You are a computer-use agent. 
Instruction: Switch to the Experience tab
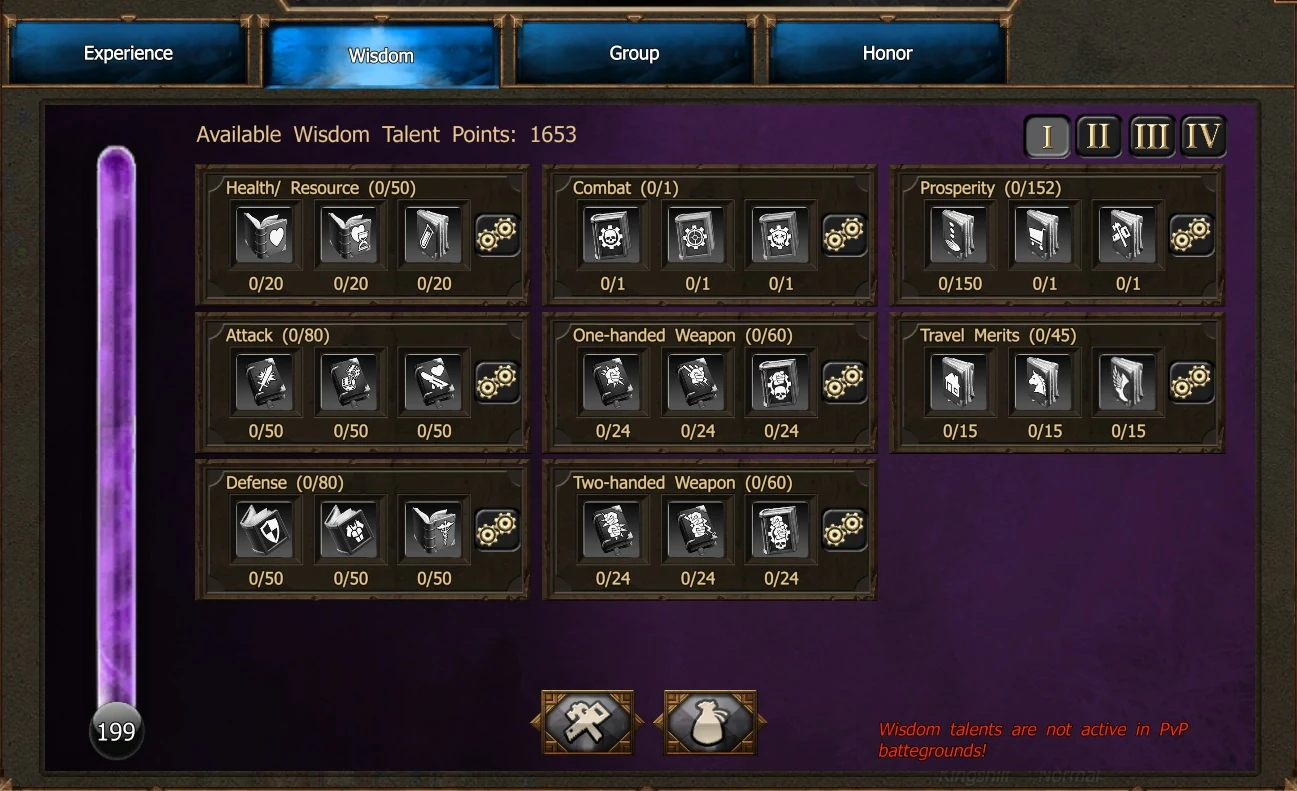127,52
